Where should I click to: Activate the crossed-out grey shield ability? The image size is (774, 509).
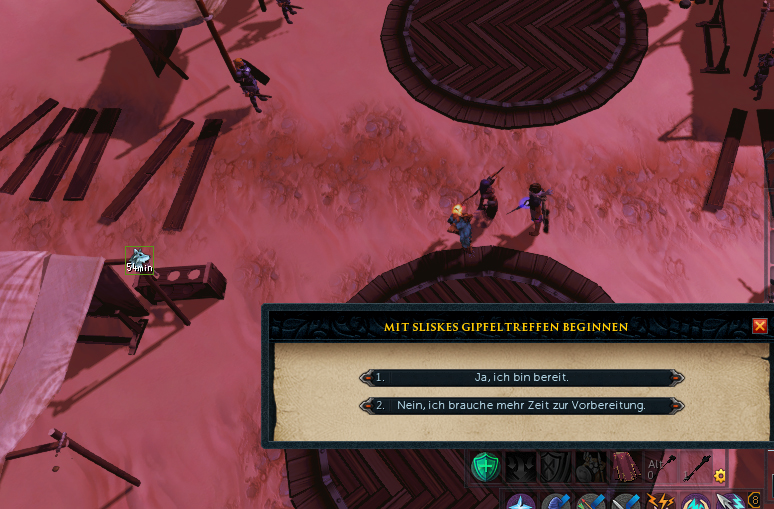click(x=555, y=466)
